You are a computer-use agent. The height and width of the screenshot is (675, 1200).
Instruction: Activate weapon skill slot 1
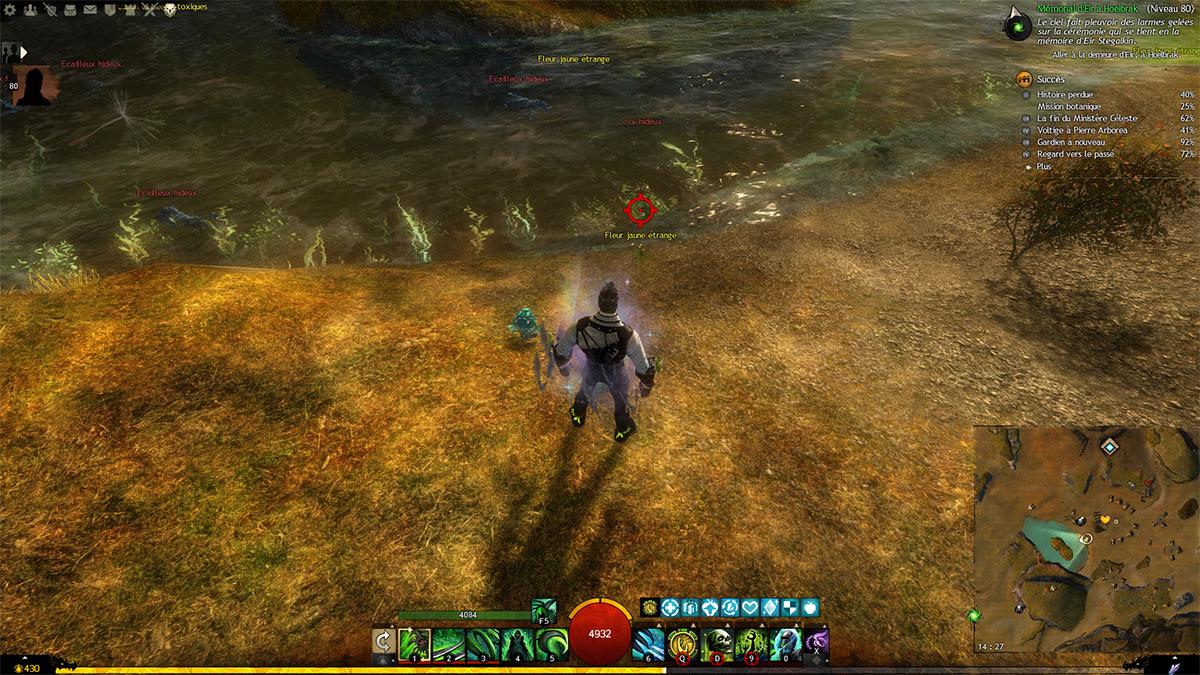click(414, 642)
